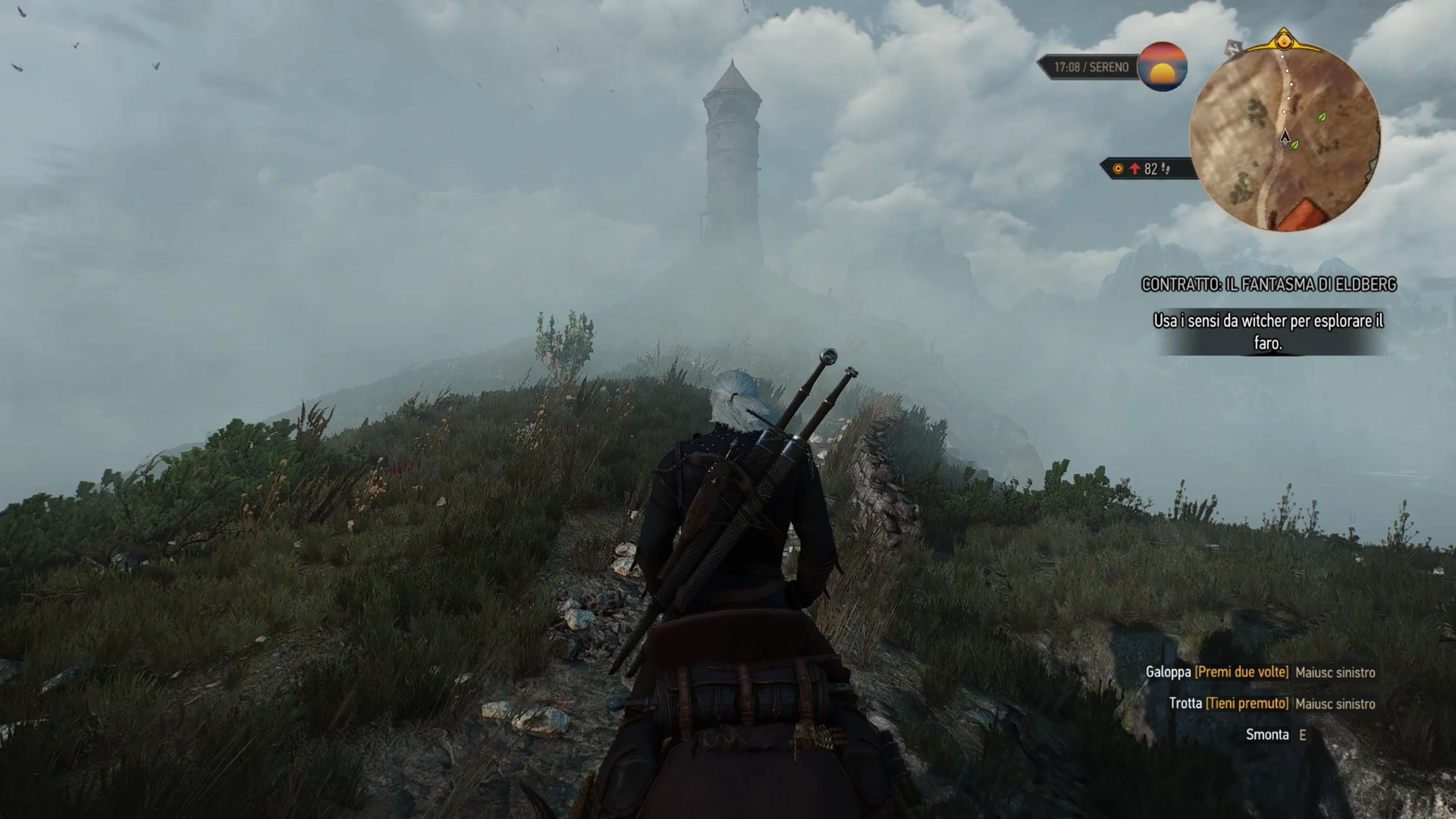Screen dimensions: 1456x819
Task: Click the sunset time-of-day icon
Action: pos(1163,67)
